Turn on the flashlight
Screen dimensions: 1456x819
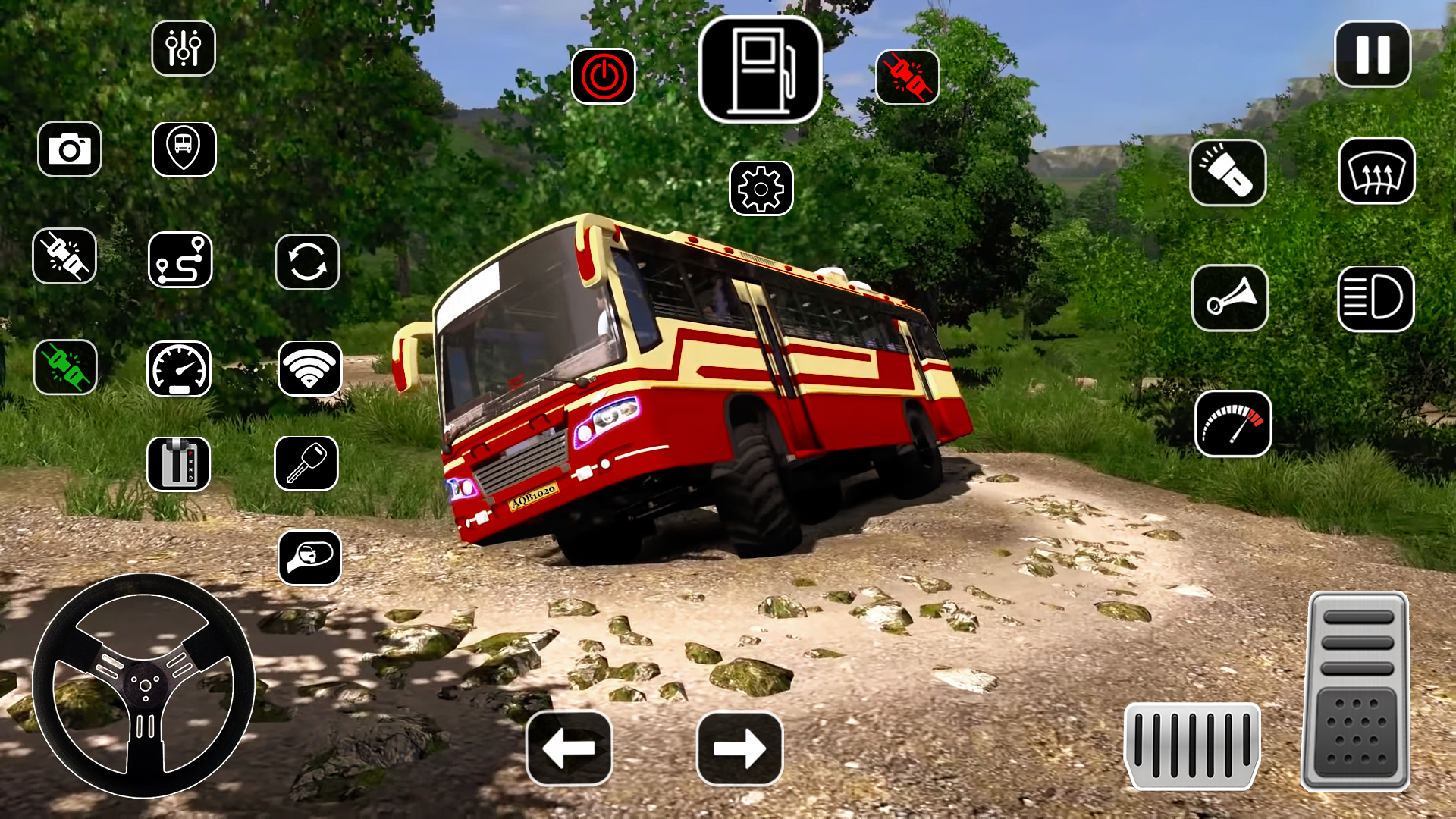1228,173
